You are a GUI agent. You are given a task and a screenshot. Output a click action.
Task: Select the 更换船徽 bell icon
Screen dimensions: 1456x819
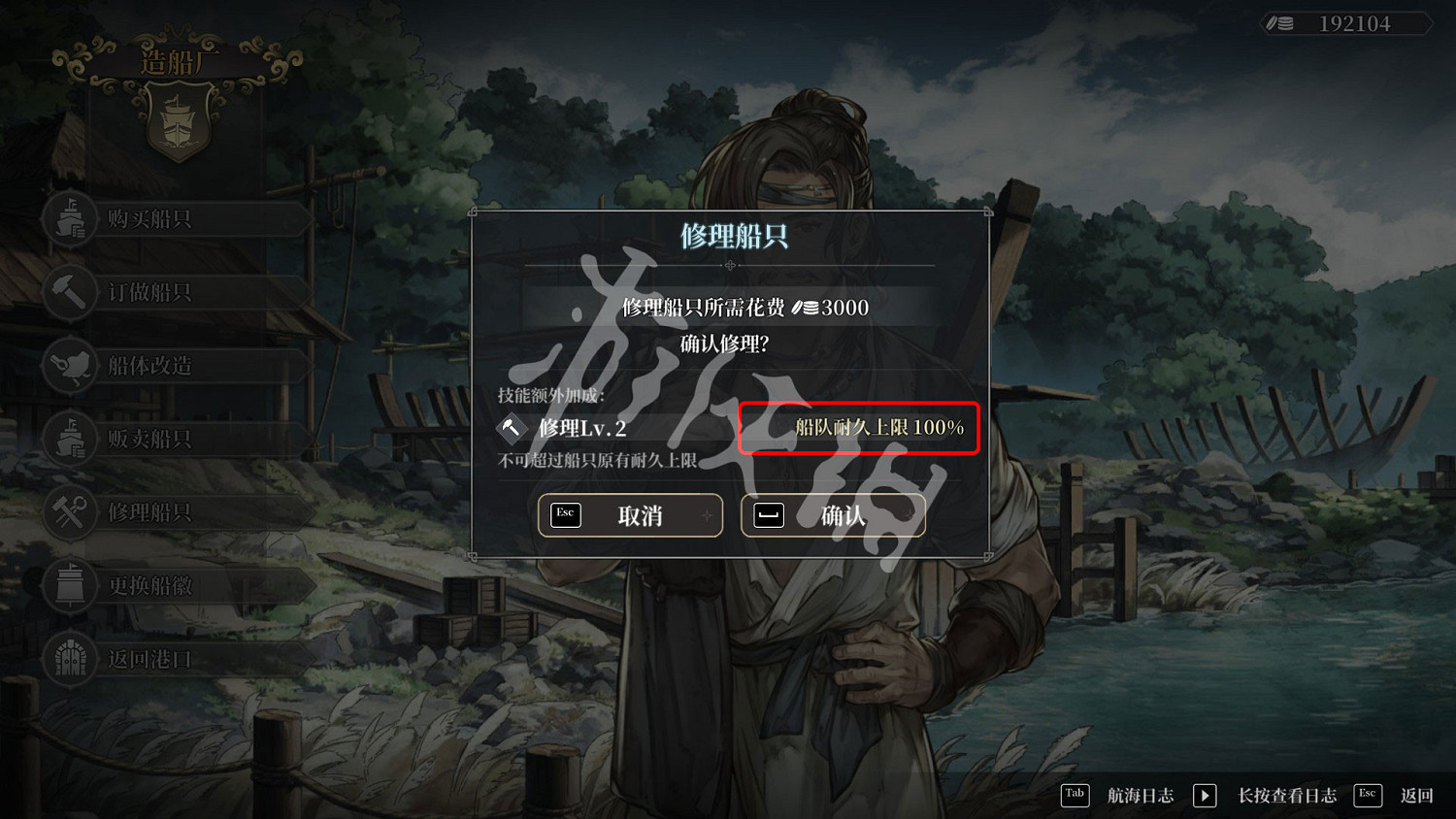(69, 586)
